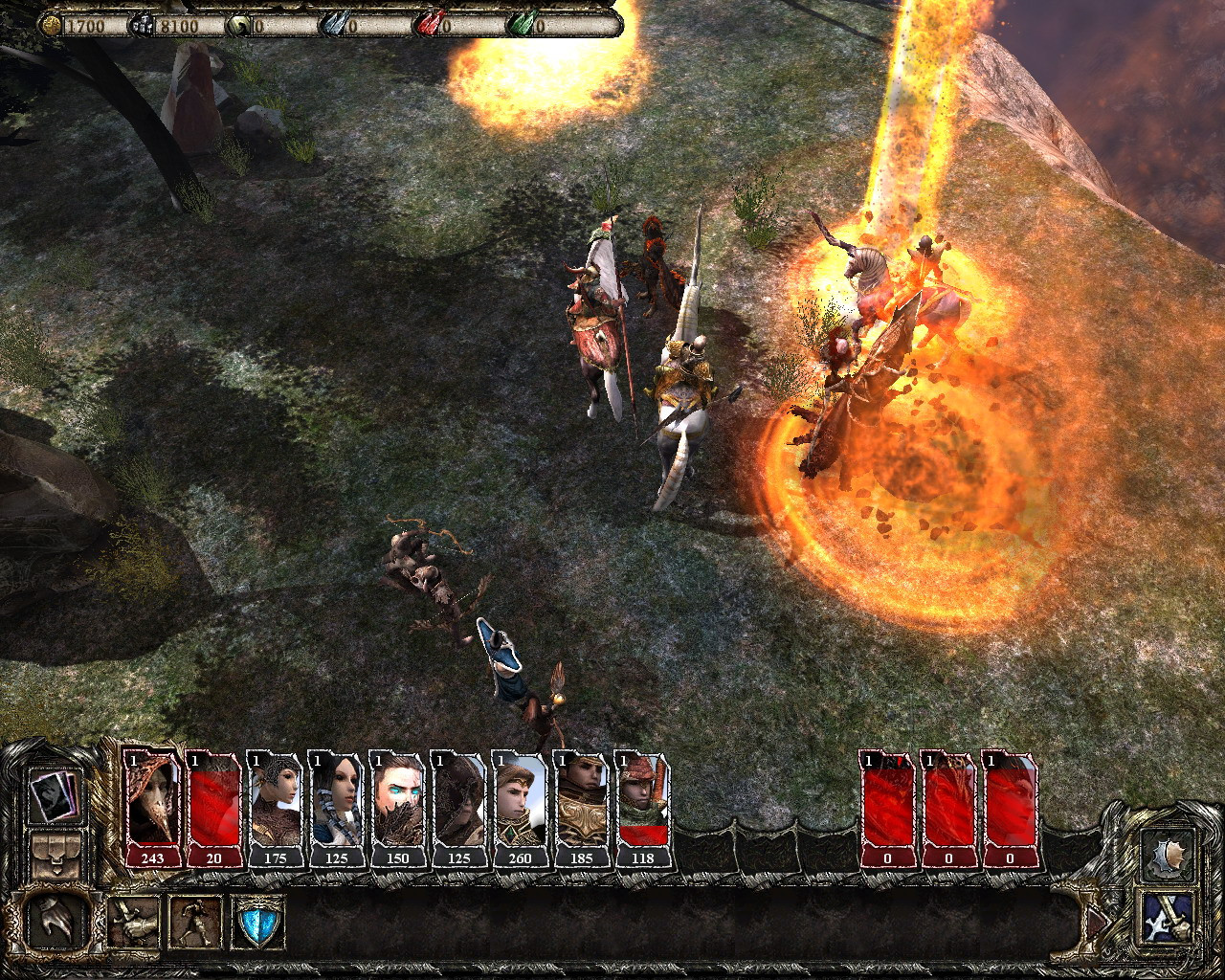Open the spell cards book
The width and height of the screenshot is (1225, 980).
[x=54, y=794]
